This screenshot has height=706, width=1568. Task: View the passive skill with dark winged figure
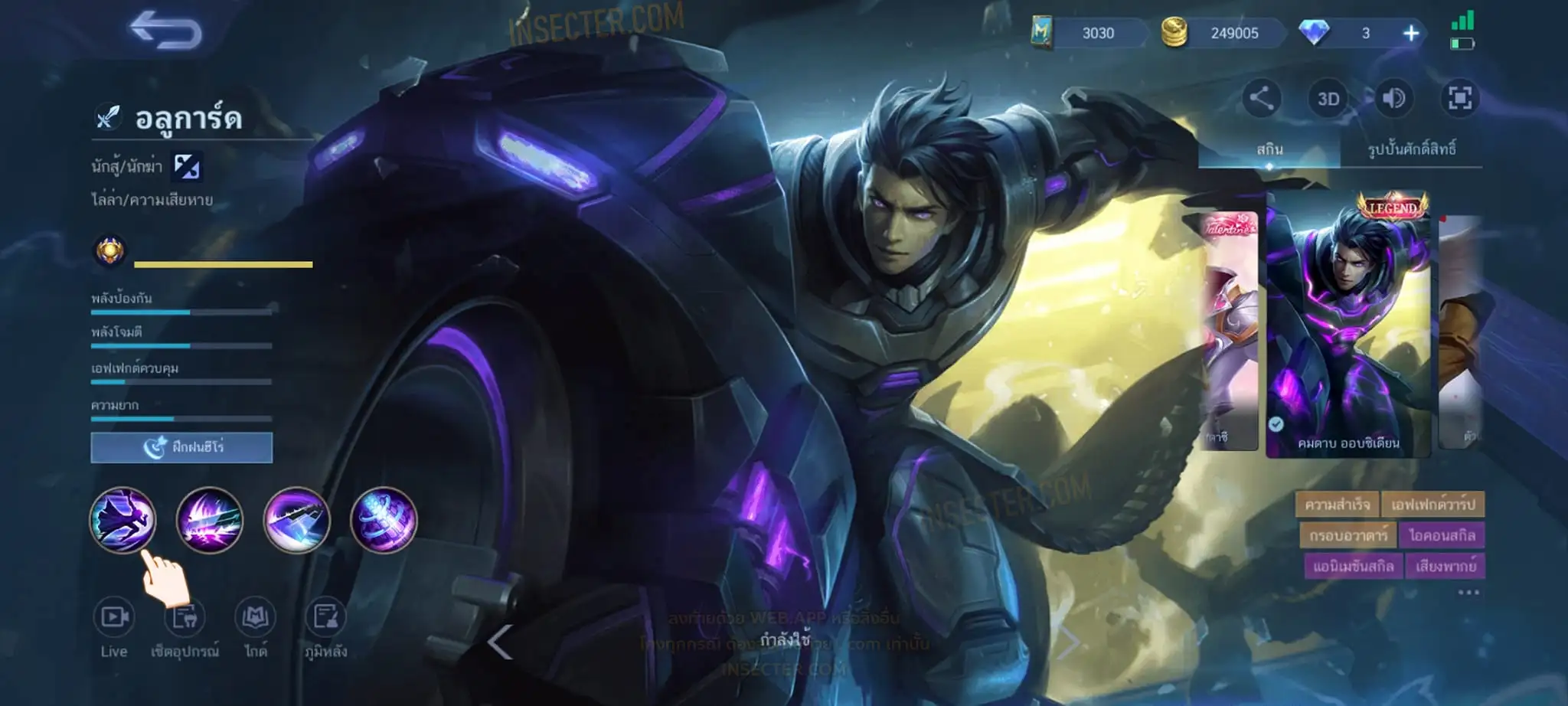[x=122, y=520]
